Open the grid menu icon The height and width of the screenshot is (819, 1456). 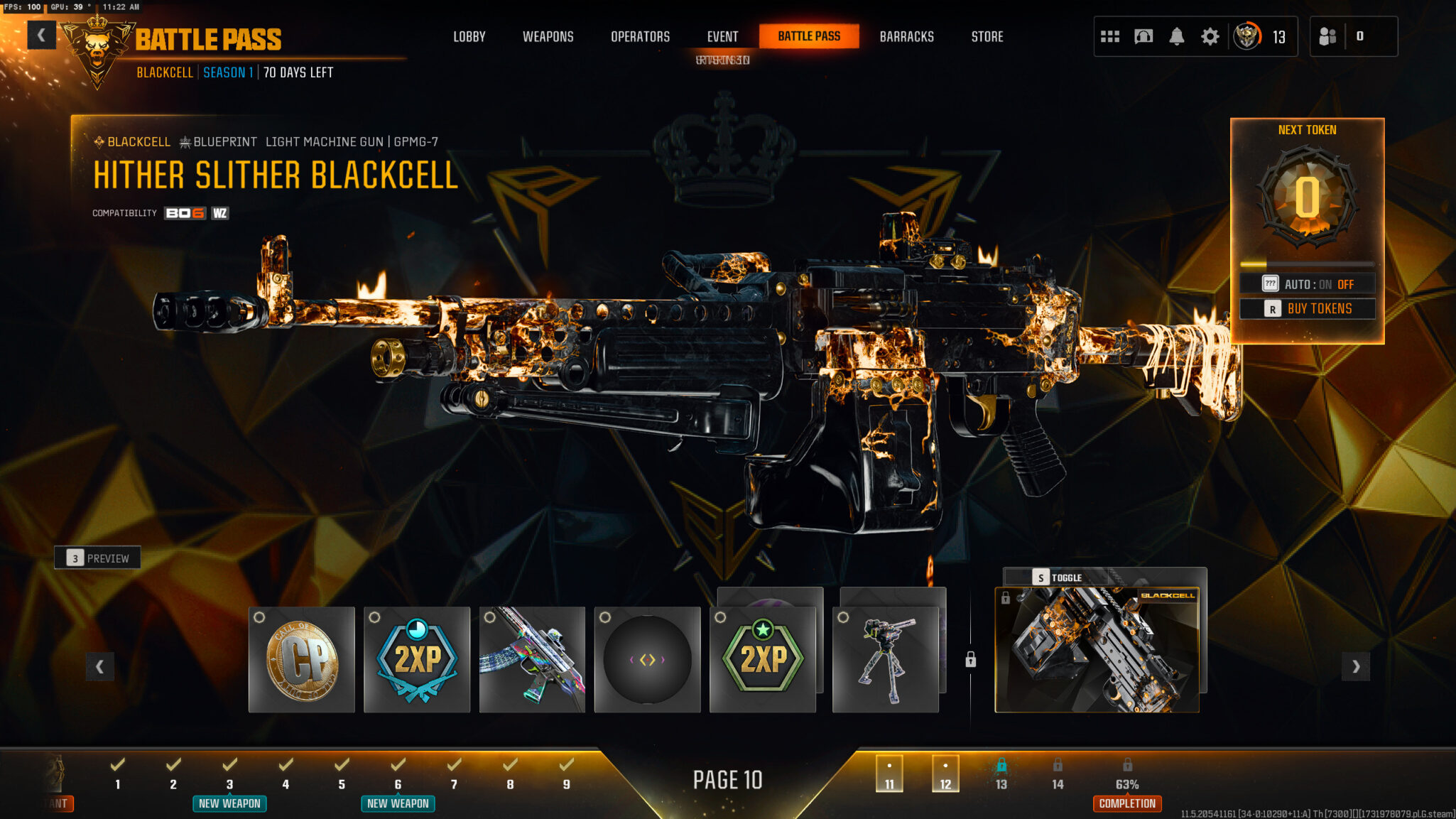(x=1109, y=36)
